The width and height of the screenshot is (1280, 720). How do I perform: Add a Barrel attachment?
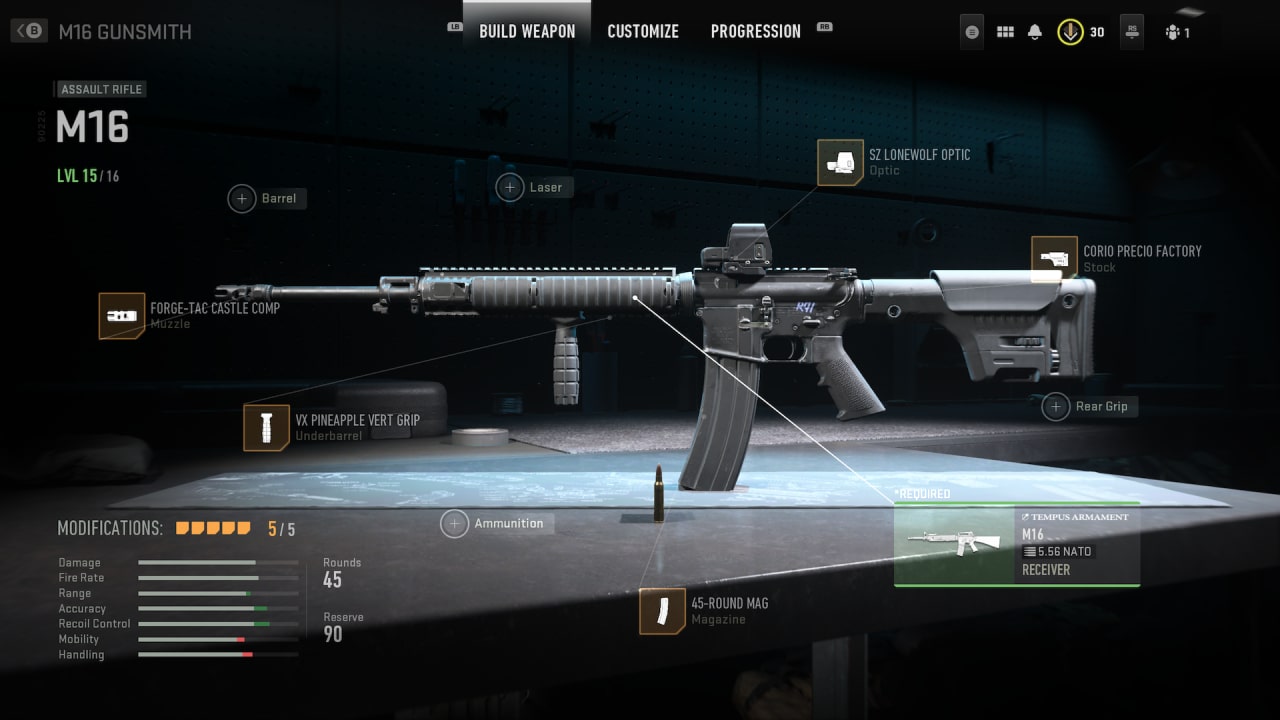(x=242, y=198)
